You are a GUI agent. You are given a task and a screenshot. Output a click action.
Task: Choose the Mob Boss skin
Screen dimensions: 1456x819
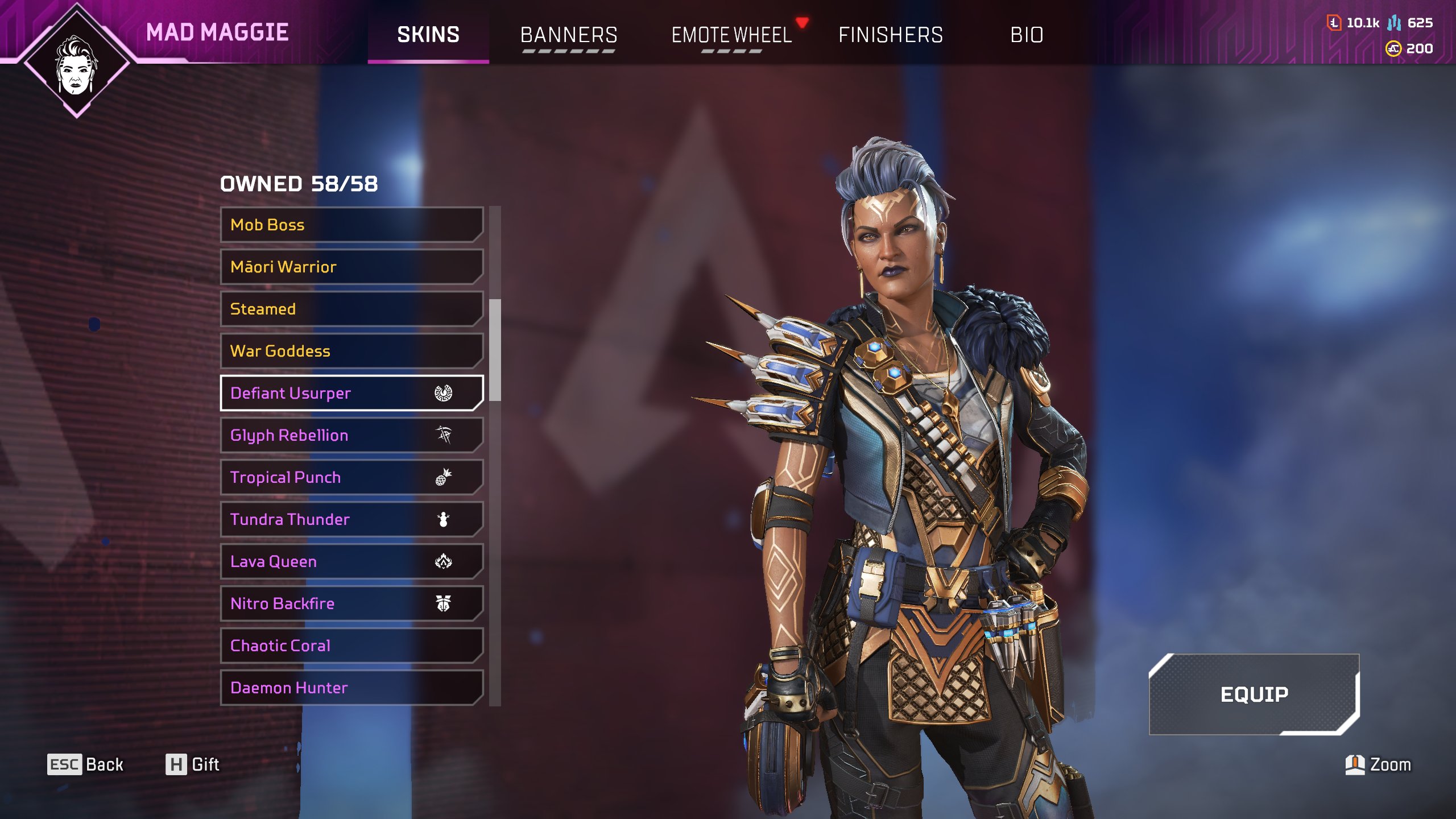click(x=351, y=225)
